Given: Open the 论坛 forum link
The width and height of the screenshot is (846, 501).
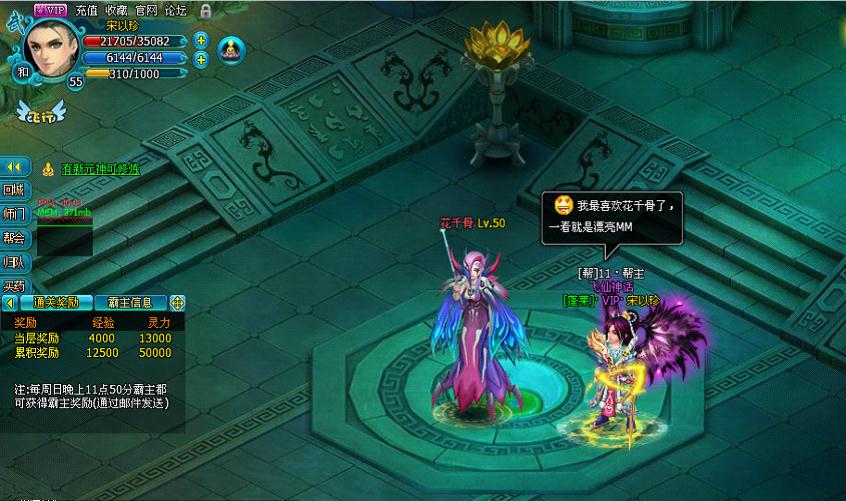Looking at the screenshot, I should pos(176,9).
